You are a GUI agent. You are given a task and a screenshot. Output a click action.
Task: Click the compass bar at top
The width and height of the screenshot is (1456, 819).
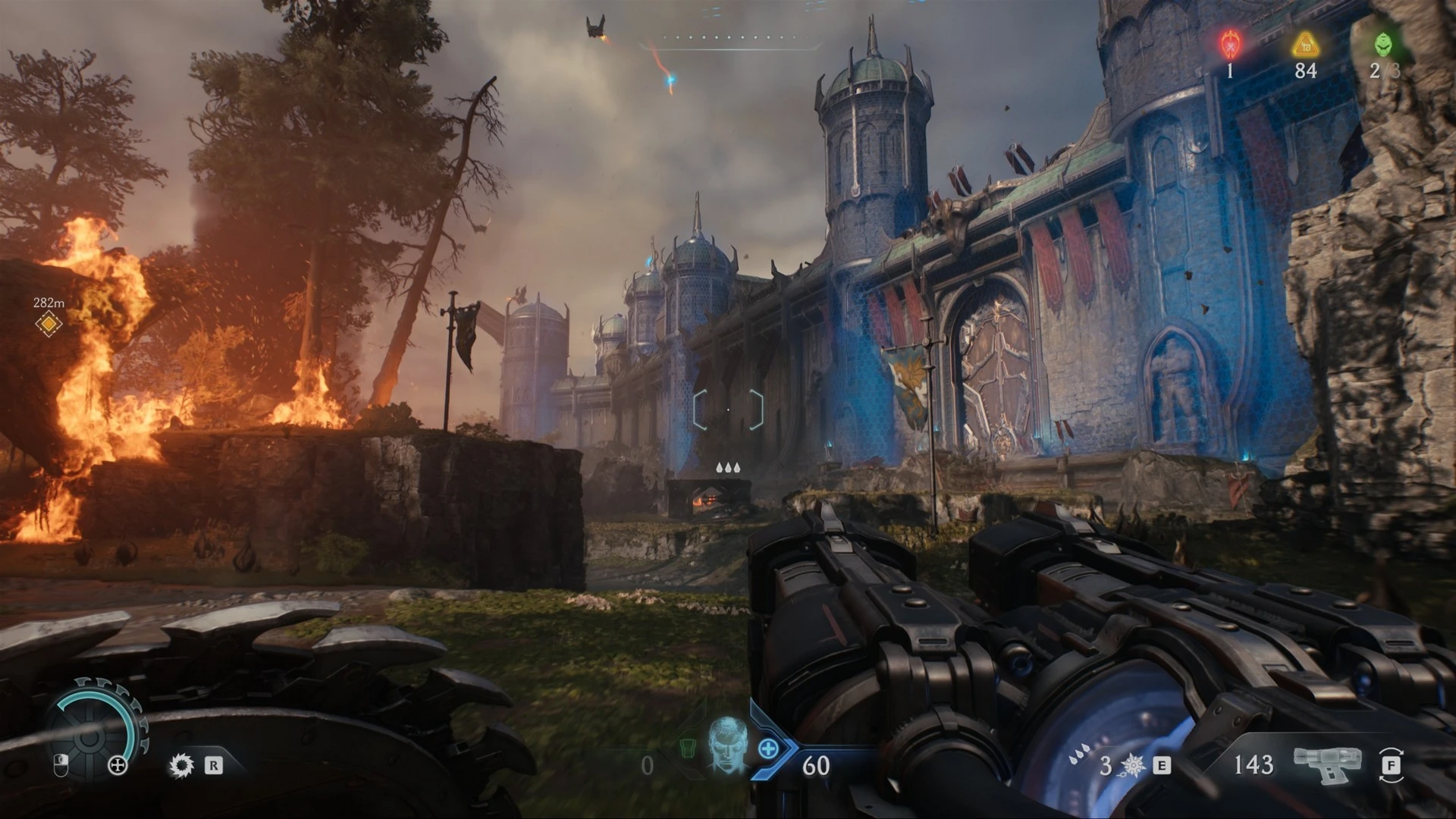pyautogui.click(x=730, y=38)
